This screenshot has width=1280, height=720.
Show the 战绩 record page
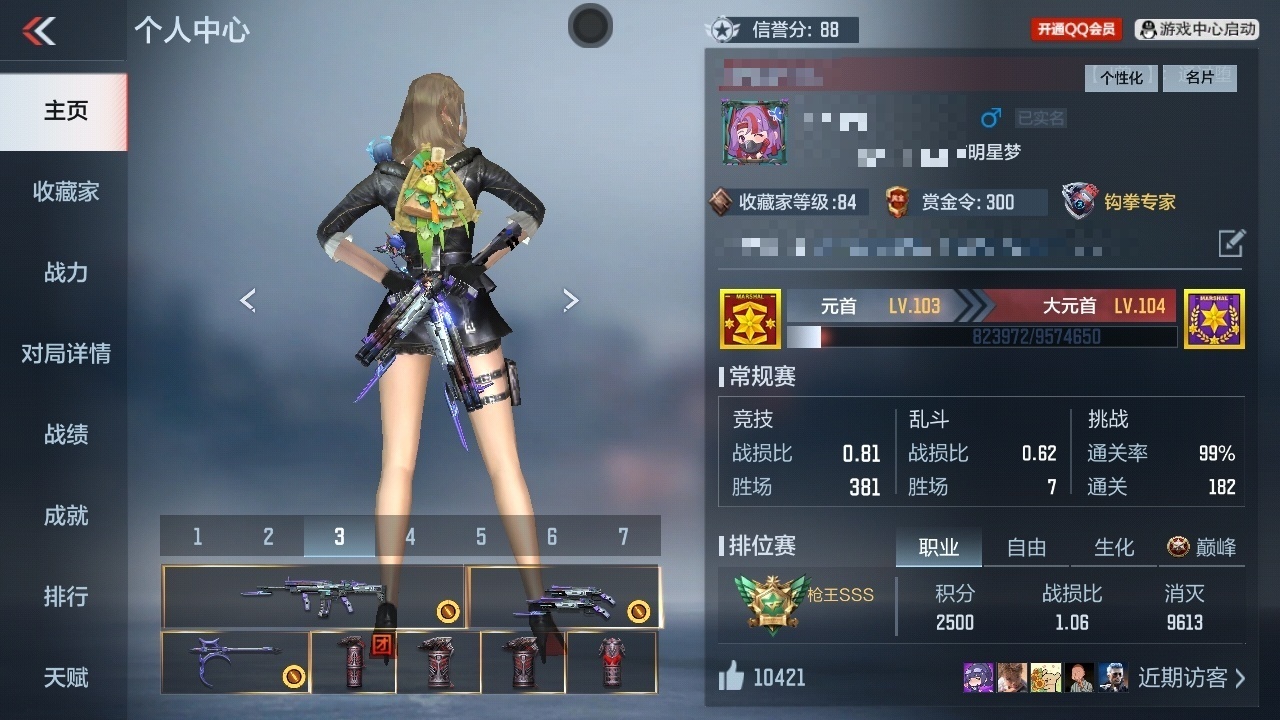tap(65, 434)
